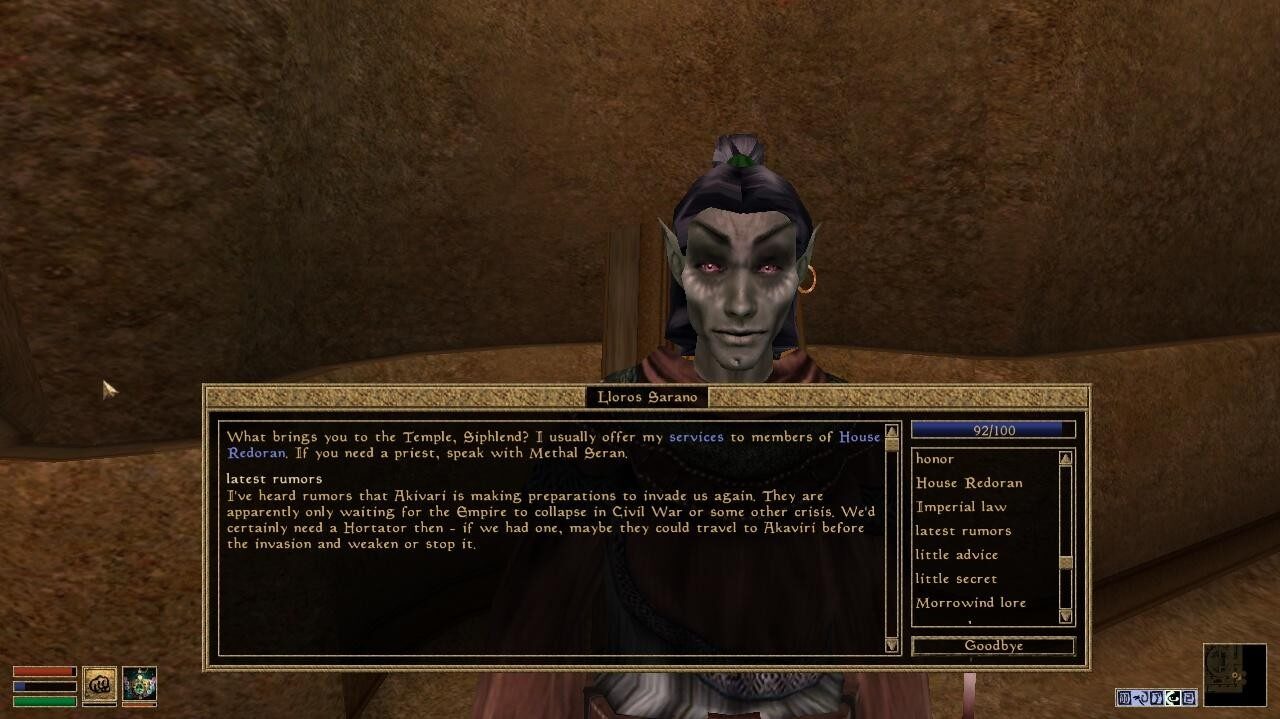
Task: Click the topic list scroll-down arrow
Action: pyautogui.click(x=1065, y=616)
